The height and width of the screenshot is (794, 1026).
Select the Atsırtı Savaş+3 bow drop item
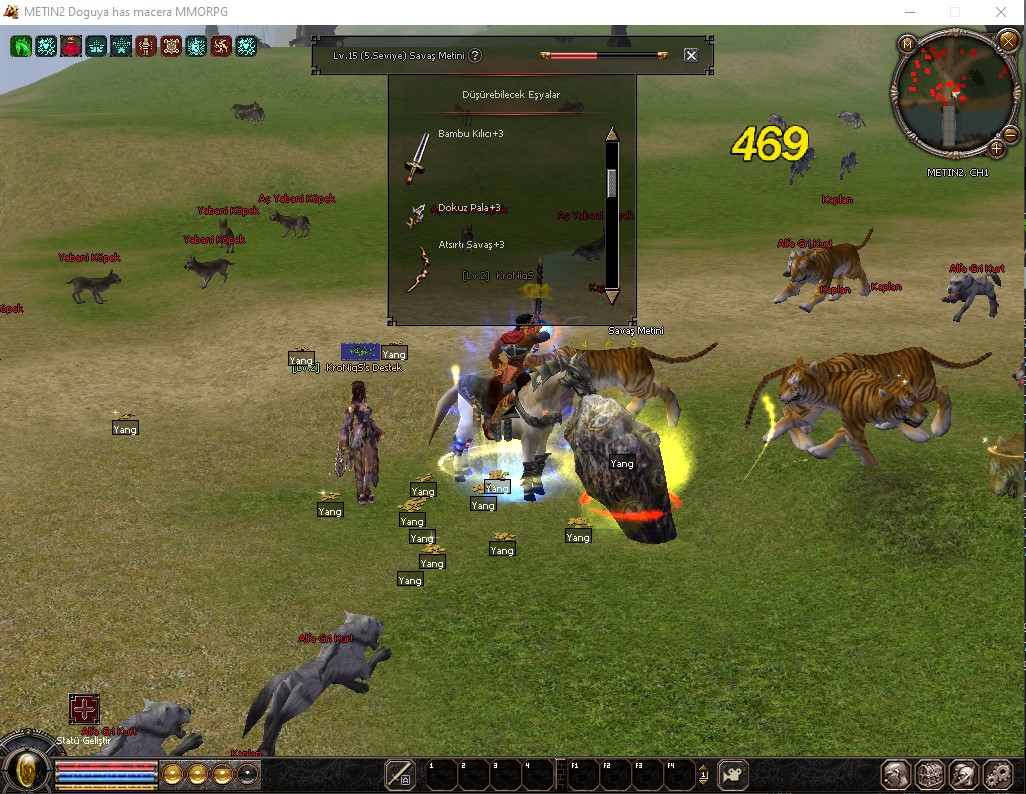(417, 270)
